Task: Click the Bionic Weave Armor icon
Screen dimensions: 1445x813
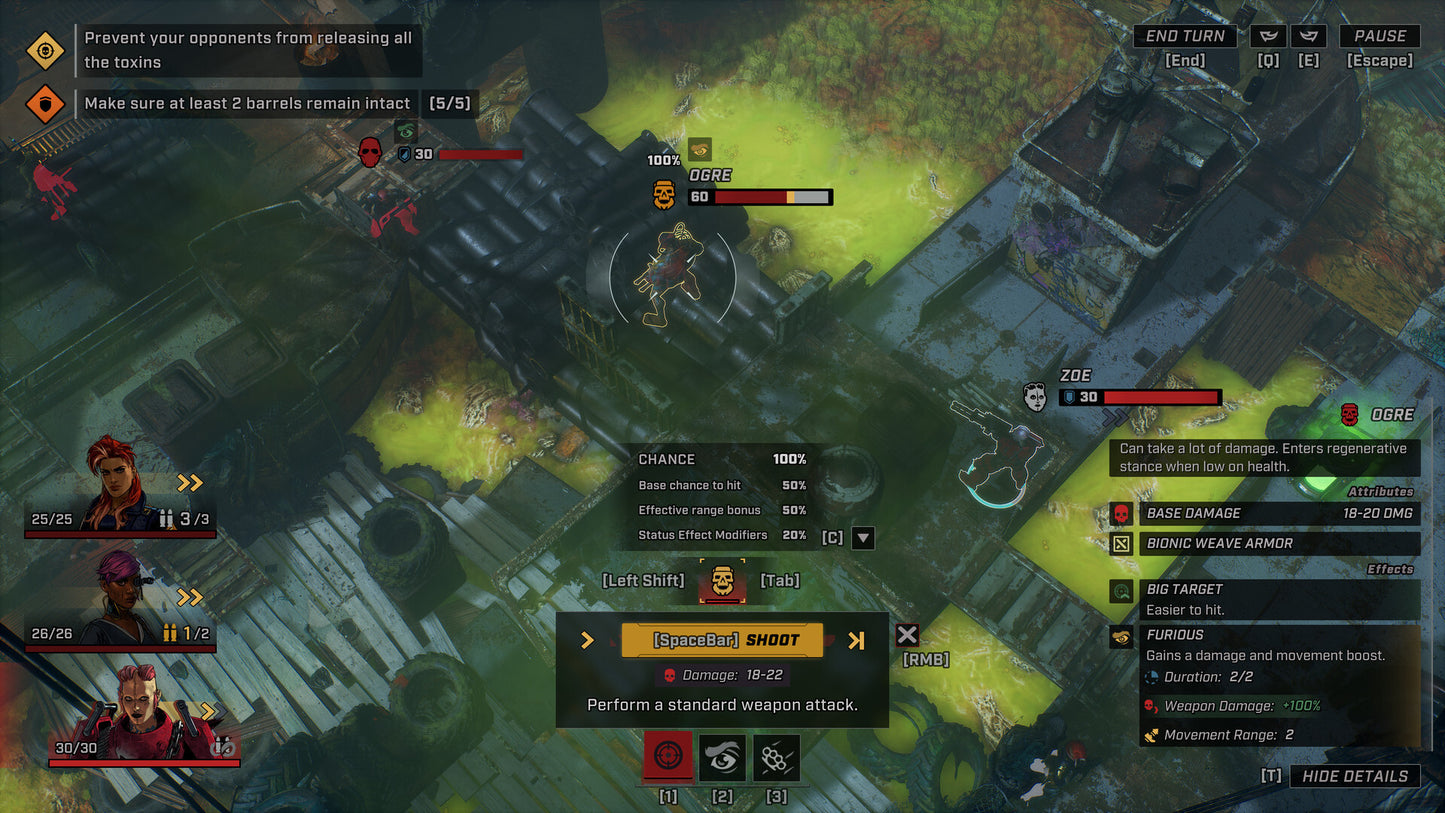Action: click(x=1121, y=543)
